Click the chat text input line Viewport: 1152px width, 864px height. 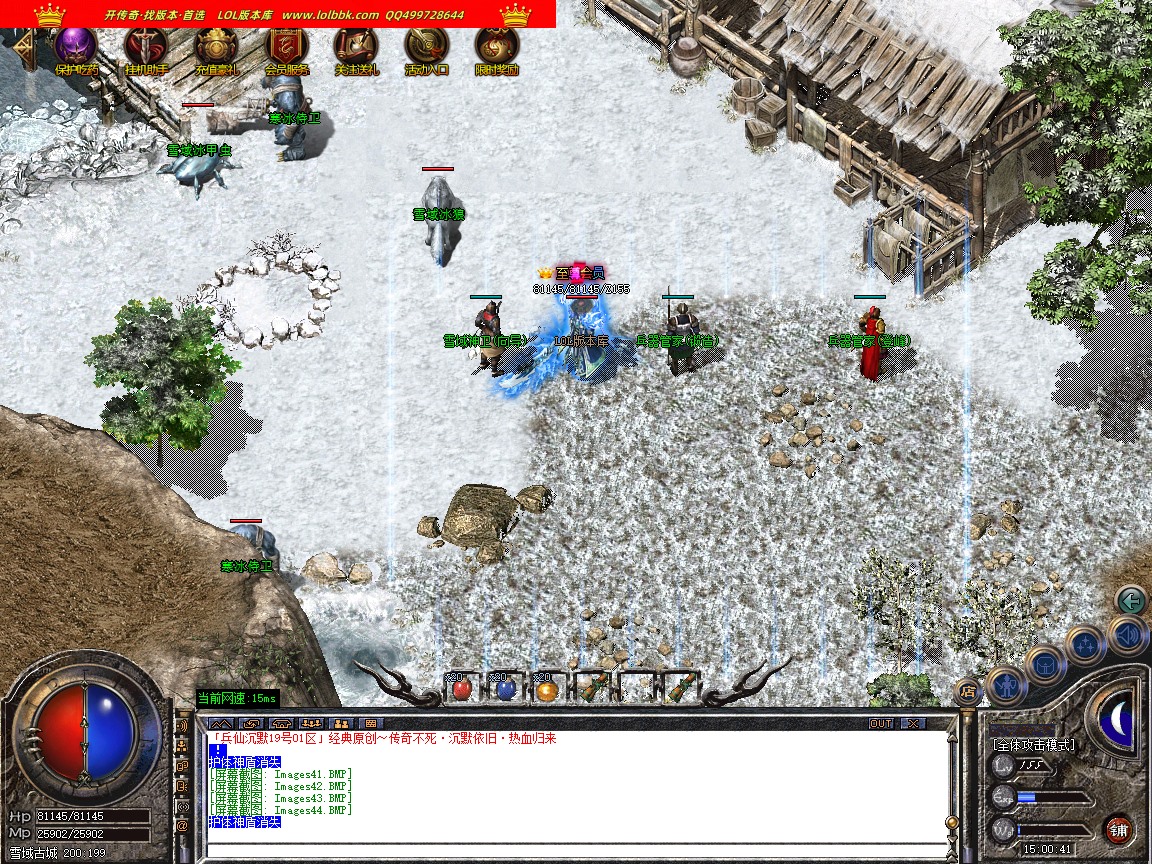point(575,848)
